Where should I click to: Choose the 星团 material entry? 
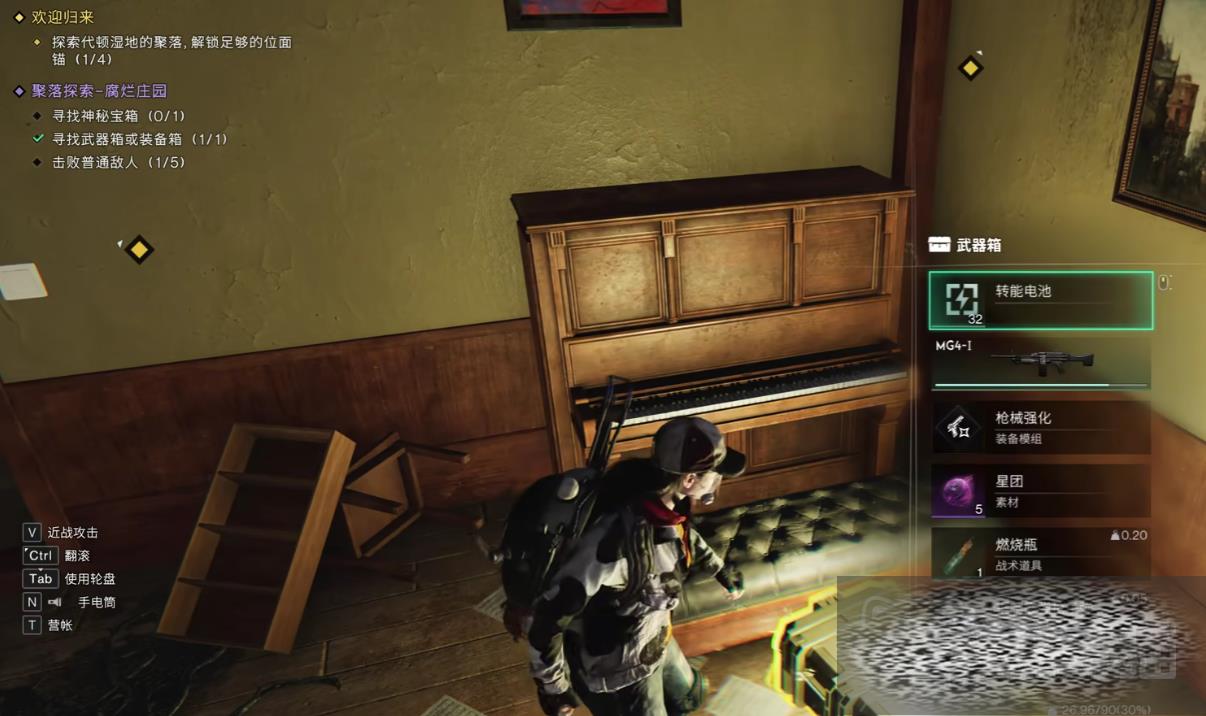(x=1040, y=491)
